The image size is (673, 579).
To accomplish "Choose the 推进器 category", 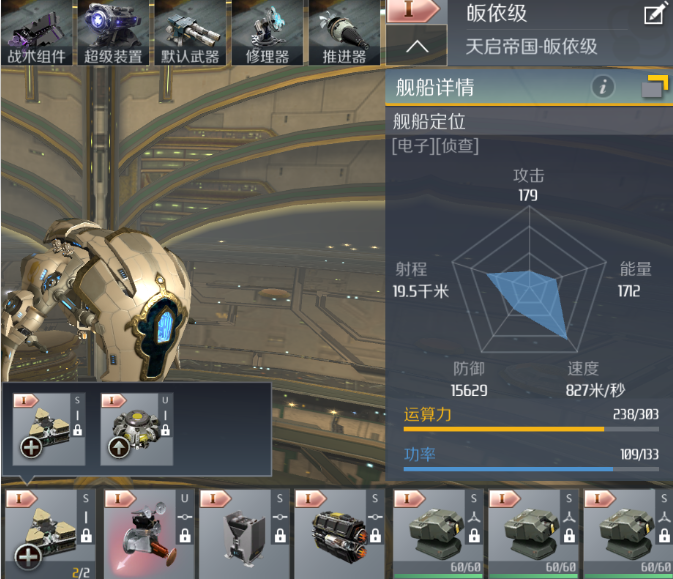I will click(x=344, y=33).
